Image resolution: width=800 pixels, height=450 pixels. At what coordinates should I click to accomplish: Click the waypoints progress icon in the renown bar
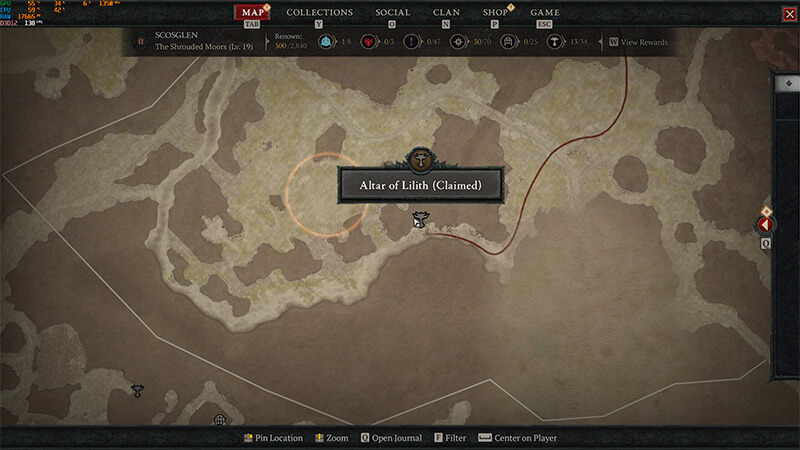[325, 42]
